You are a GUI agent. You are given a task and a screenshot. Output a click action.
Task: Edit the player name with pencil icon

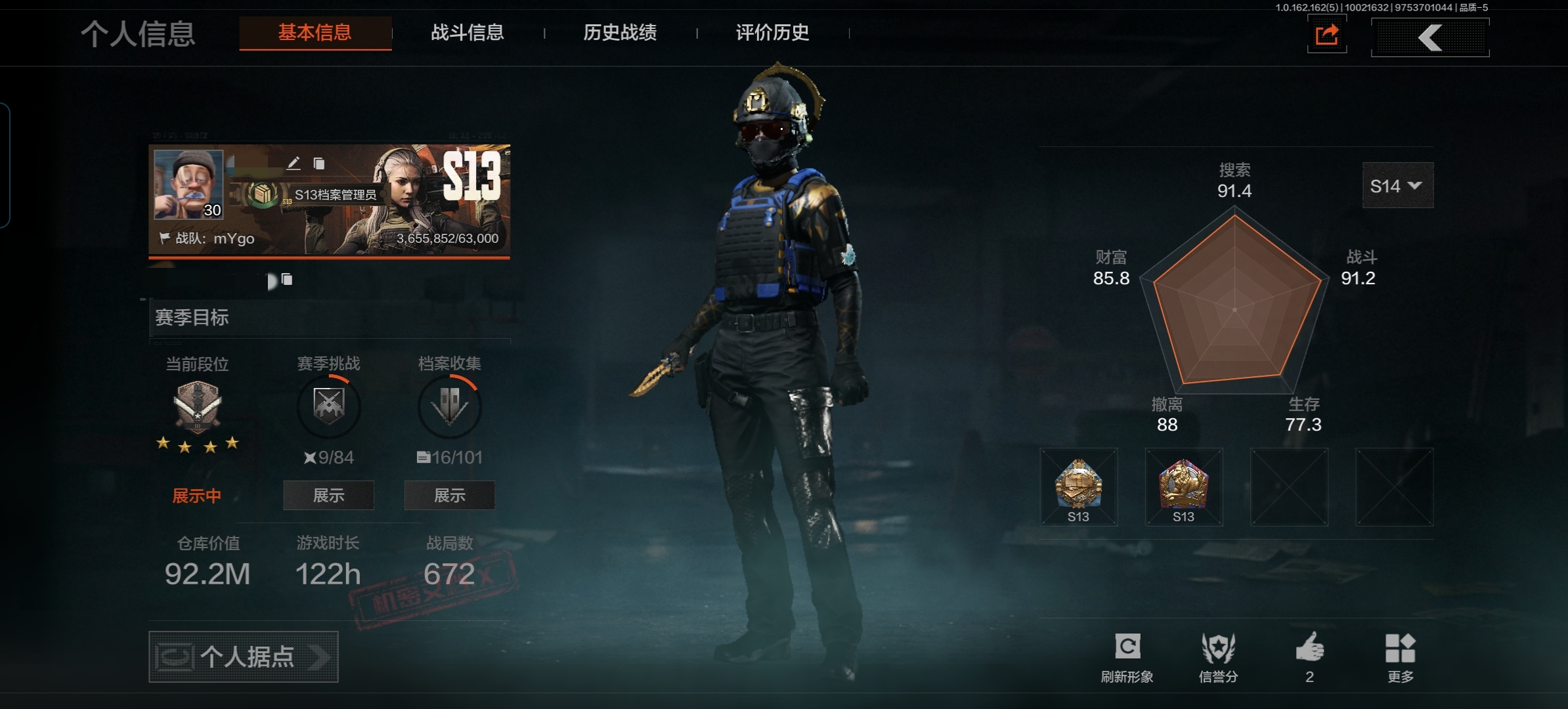tap(294, 163)
